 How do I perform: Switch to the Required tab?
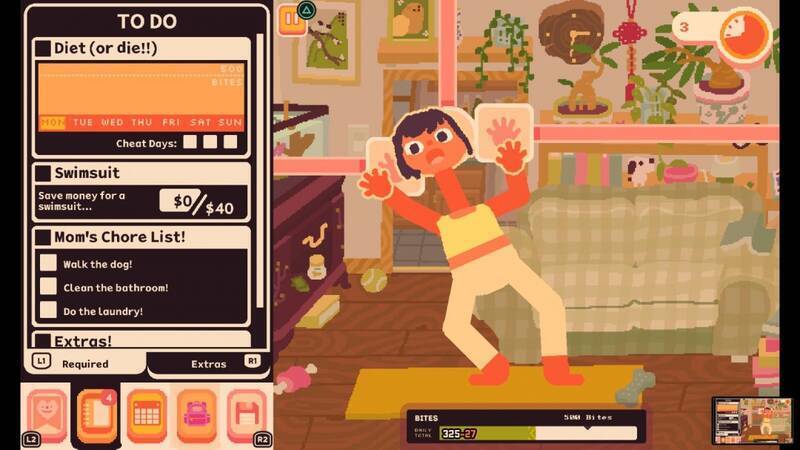tap(85, 364)
